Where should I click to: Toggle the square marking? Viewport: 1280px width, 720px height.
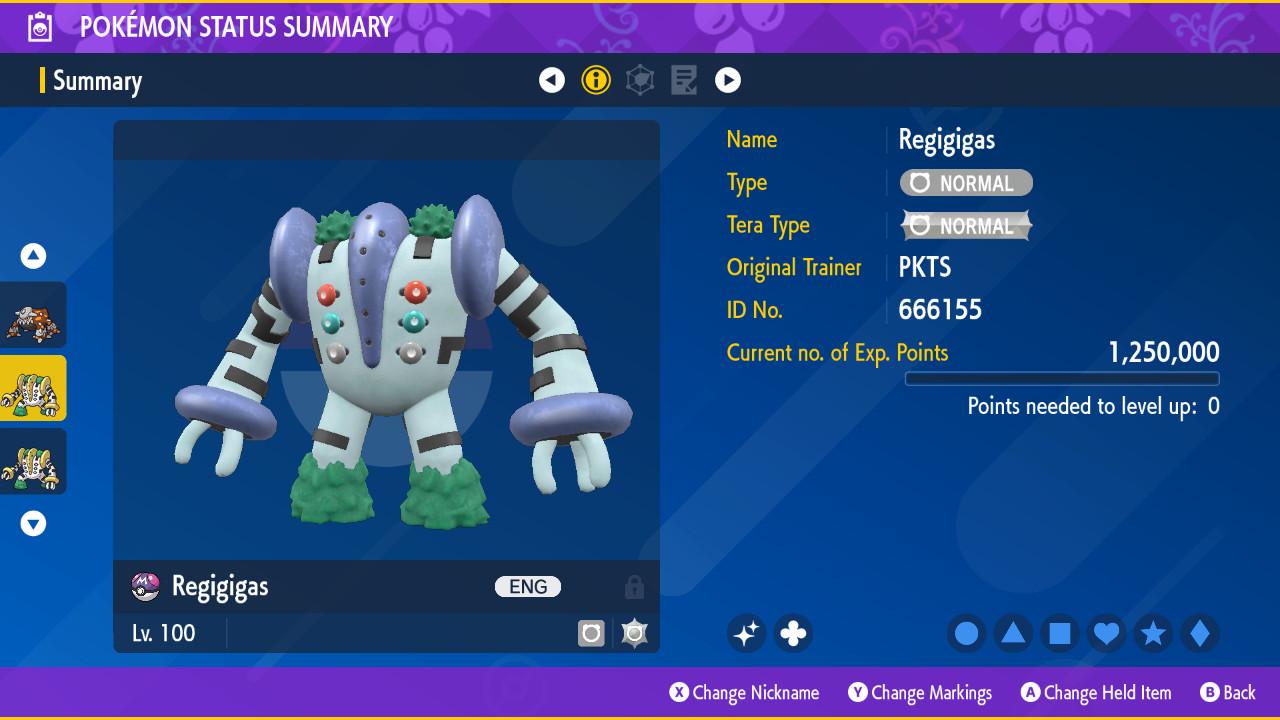[x=1060, y=633]
